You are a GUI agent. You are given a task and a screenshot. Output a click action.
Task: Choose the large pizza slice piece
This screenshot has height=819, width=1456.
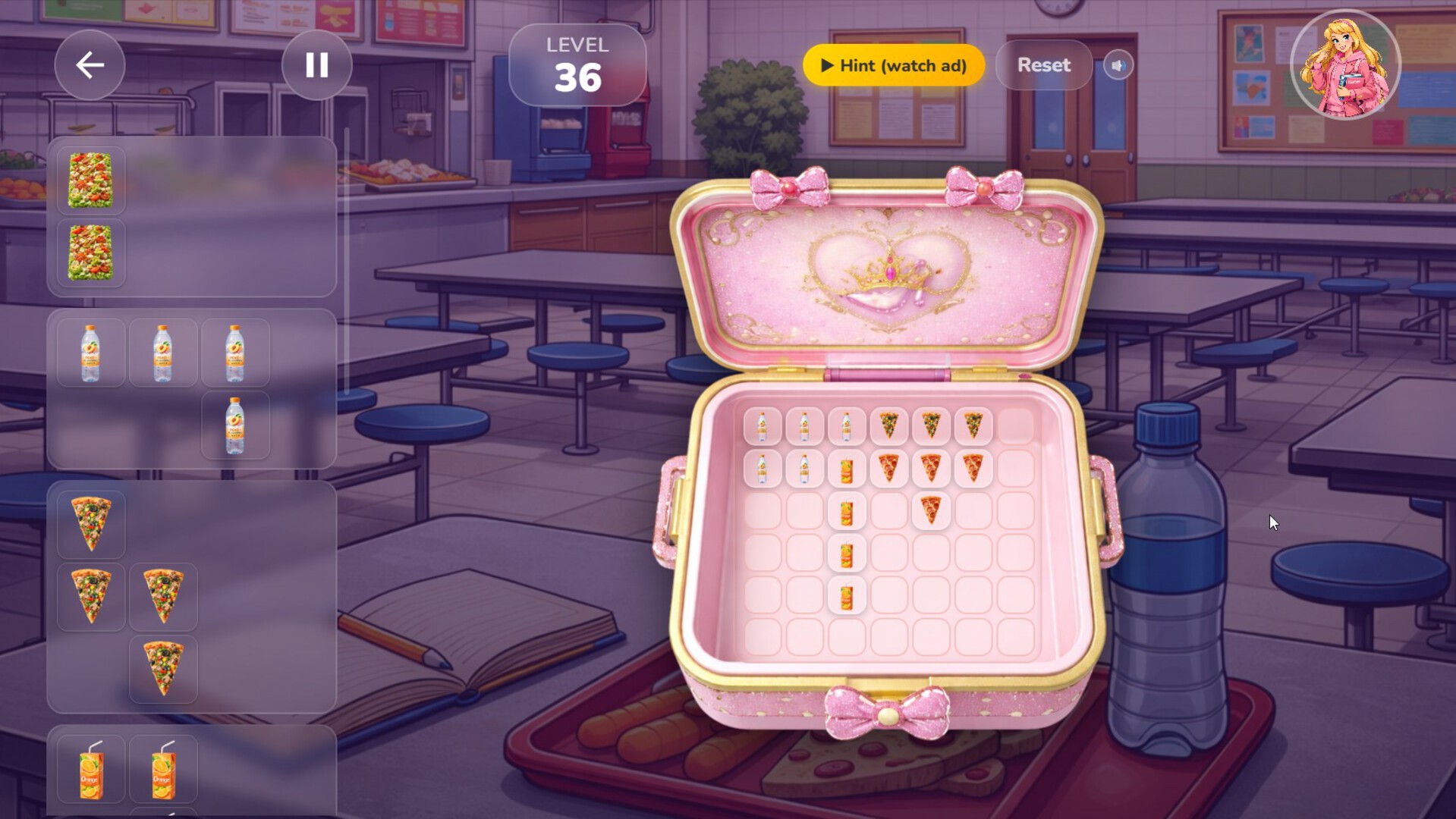coord(90,523)
